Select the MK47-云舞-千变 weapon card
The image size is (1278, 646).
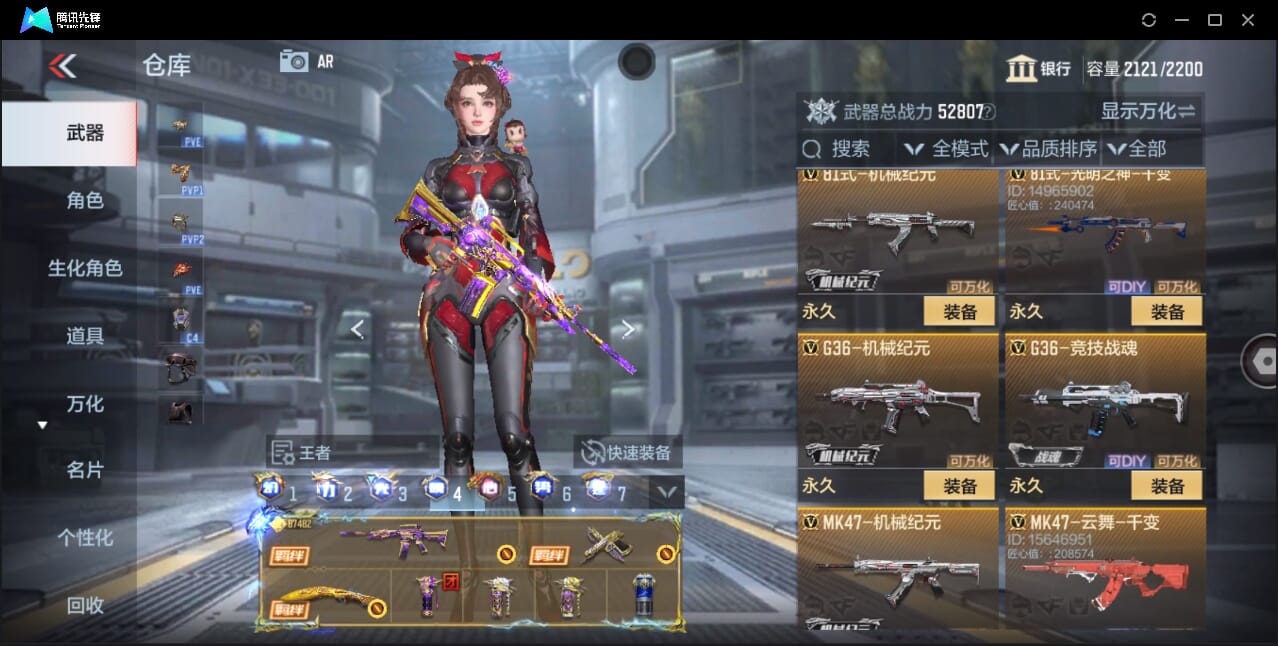tap(1104, 570)
